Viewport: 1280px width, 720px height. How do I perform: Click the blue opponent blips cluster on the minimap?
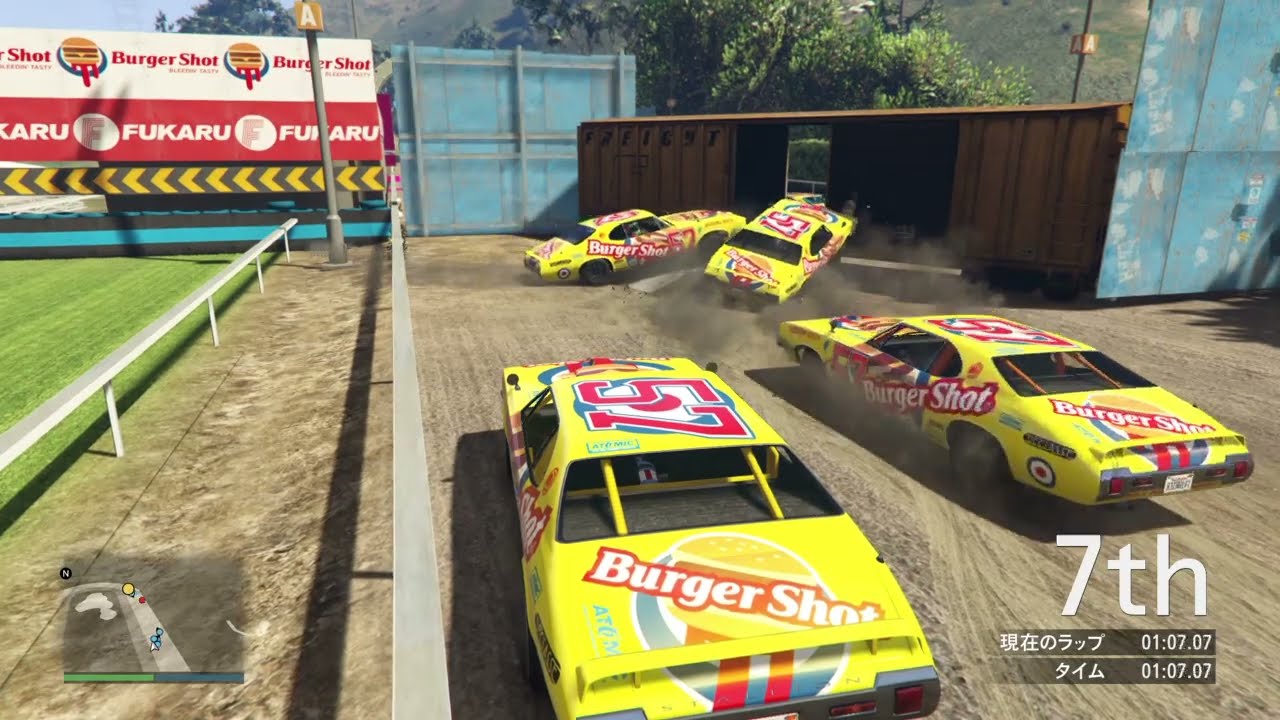pos(157,638)
